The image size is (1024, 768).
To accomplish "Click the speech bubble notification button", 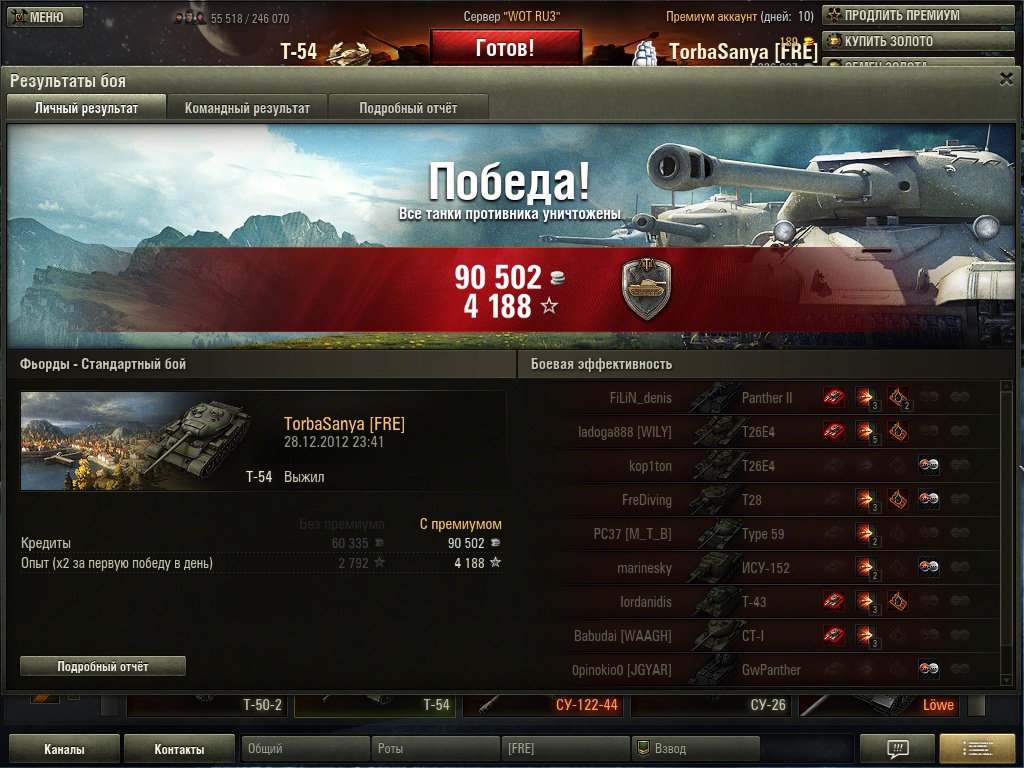I will pyautogui.click(x=897, y=749).
